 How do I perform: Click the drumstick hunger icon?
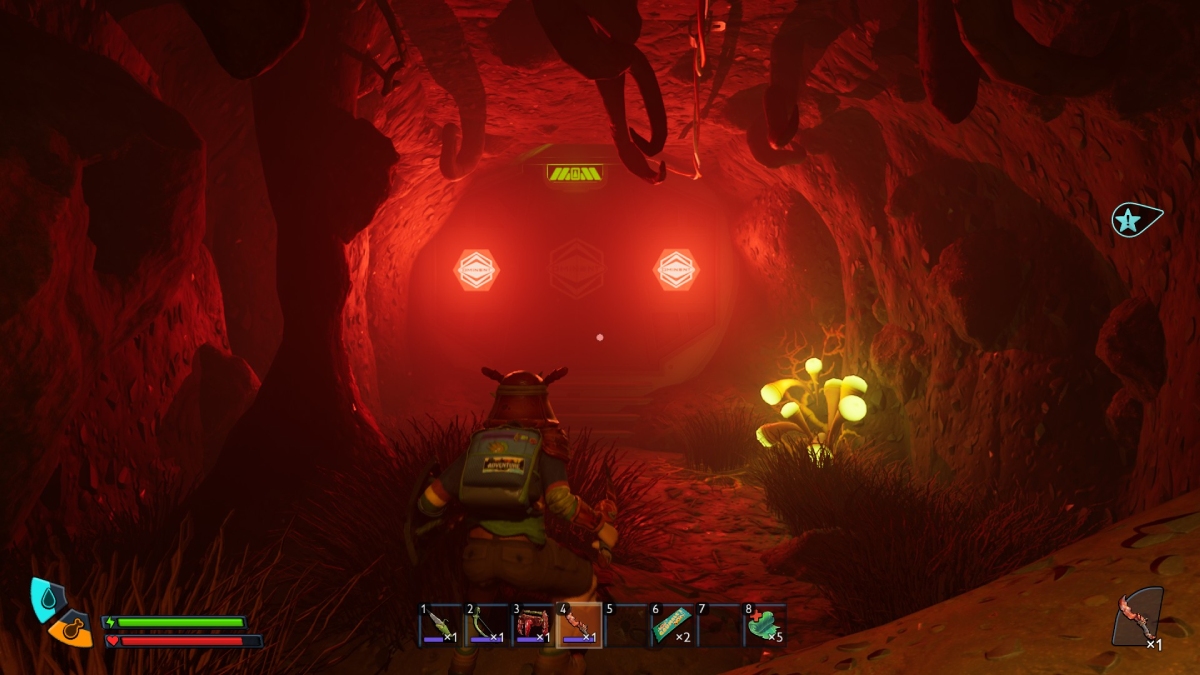click(x=70, y=631)
